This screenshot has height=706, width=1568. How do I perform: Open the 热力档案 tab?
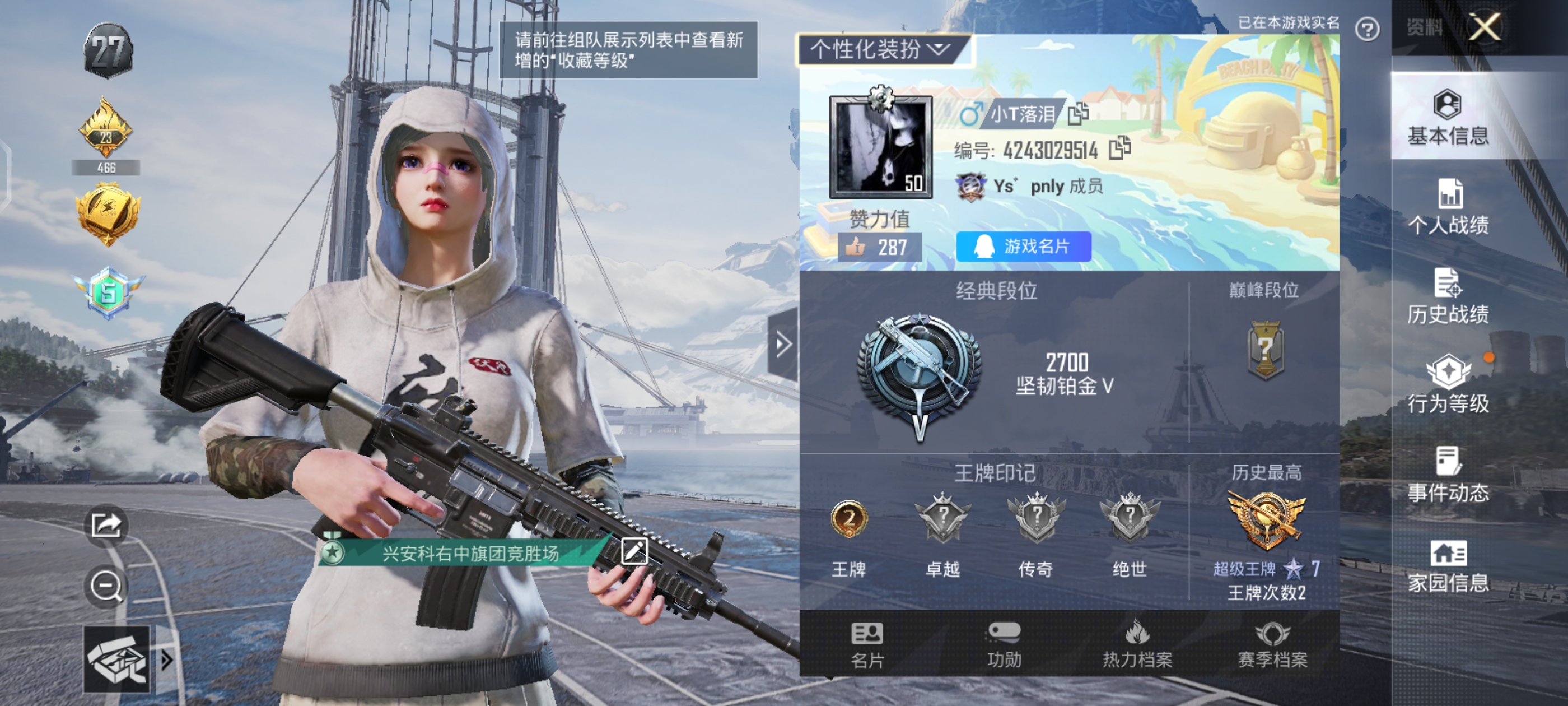coord(1137,645)
